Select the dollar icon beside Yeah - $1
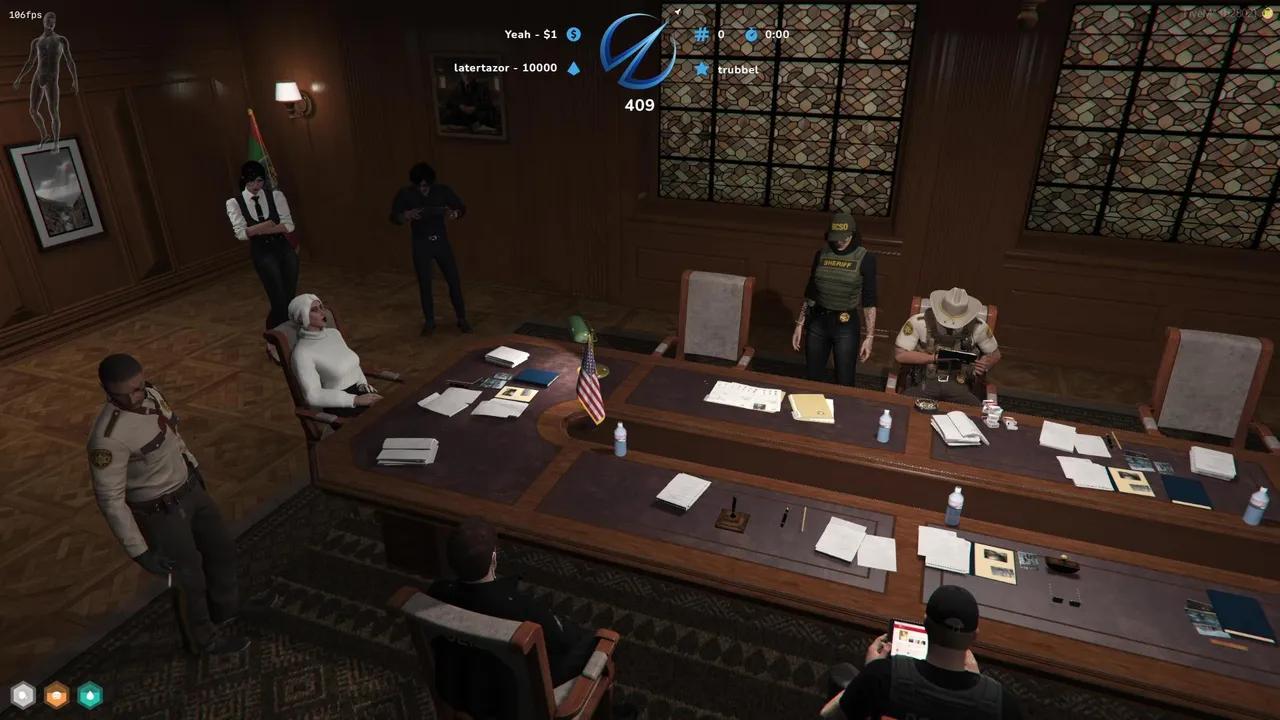 point(574,34)
